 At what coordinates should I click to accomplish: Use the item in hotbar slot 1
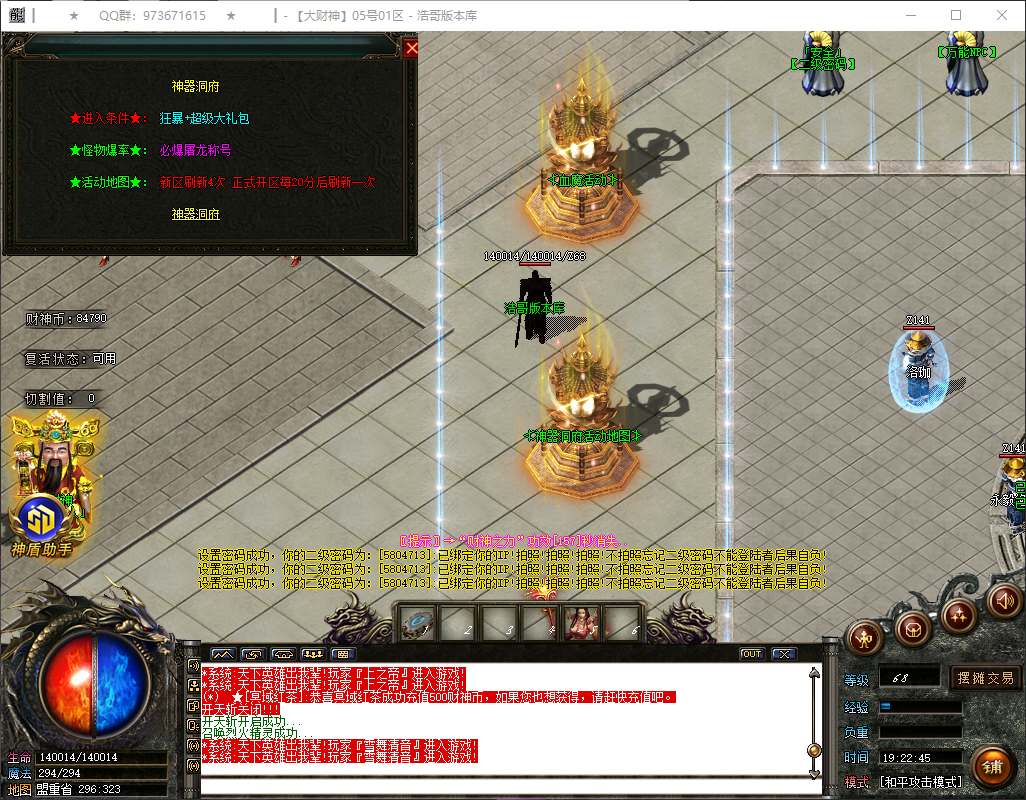(418, 624)
